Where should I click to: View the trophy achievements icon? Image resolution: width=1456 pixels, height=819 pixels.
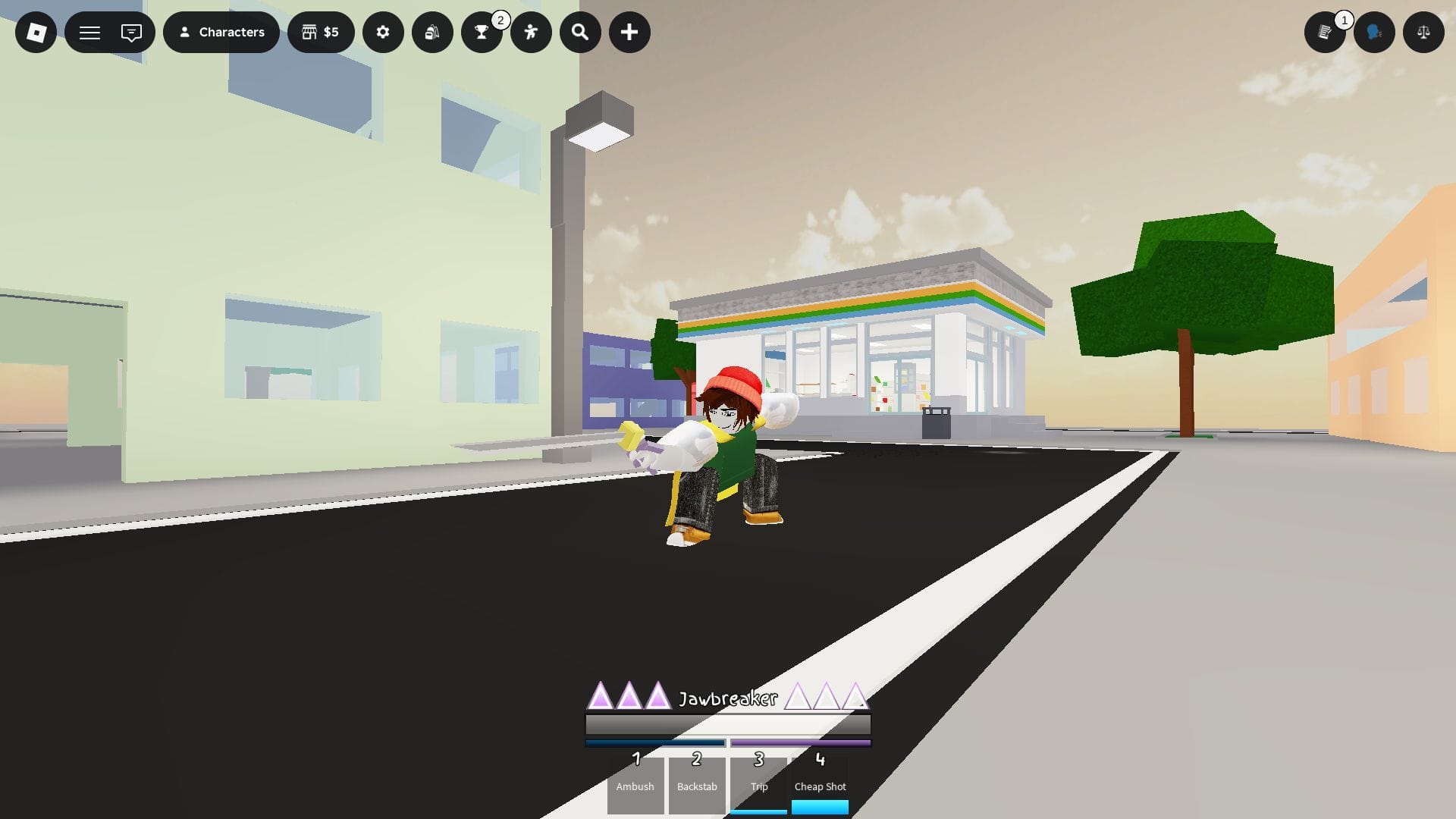tap(482, 32)
